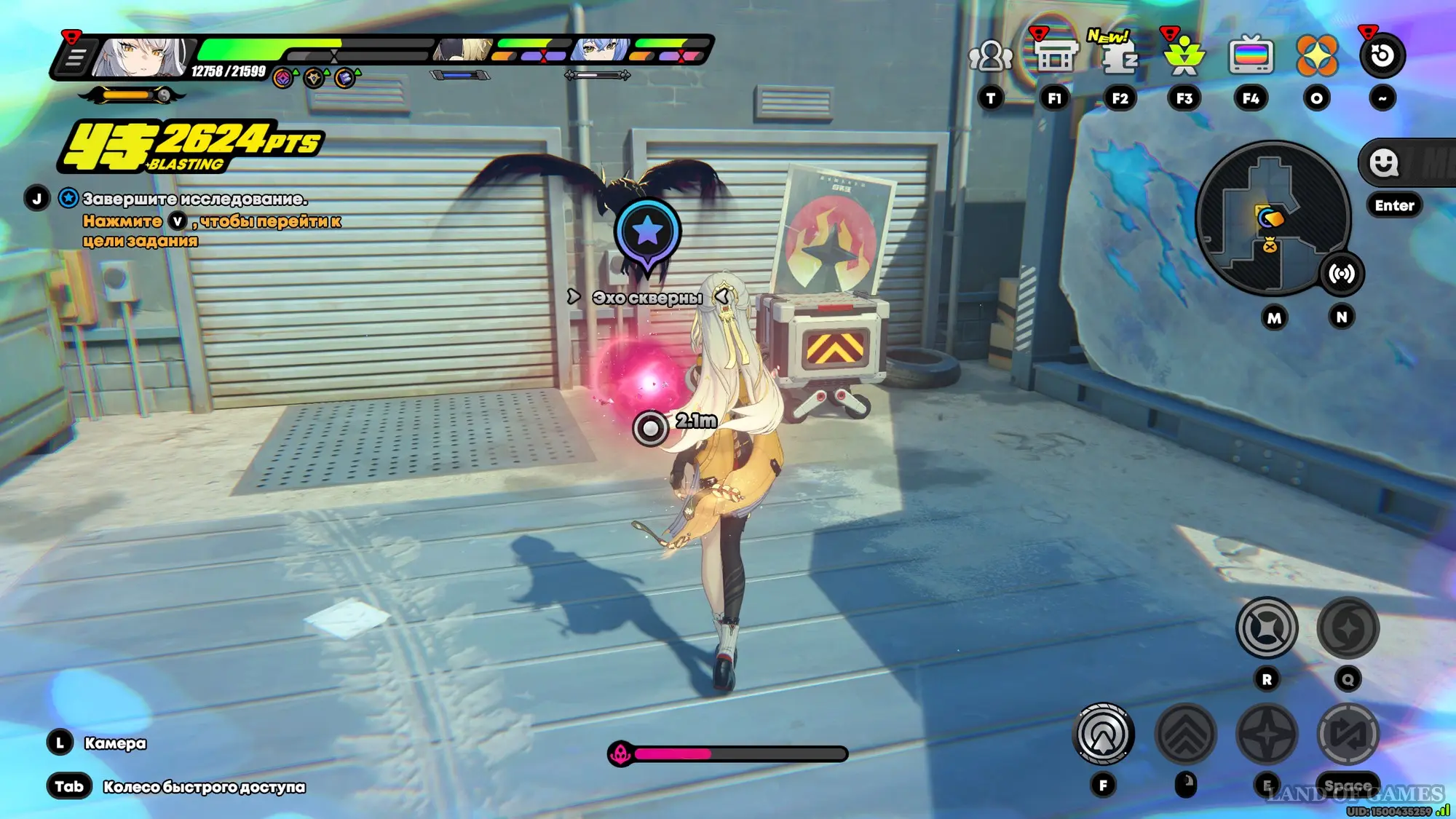Screen dimensions: 1456x819
Task: Open the smiley face chat button
Action: pos(1383,163)
